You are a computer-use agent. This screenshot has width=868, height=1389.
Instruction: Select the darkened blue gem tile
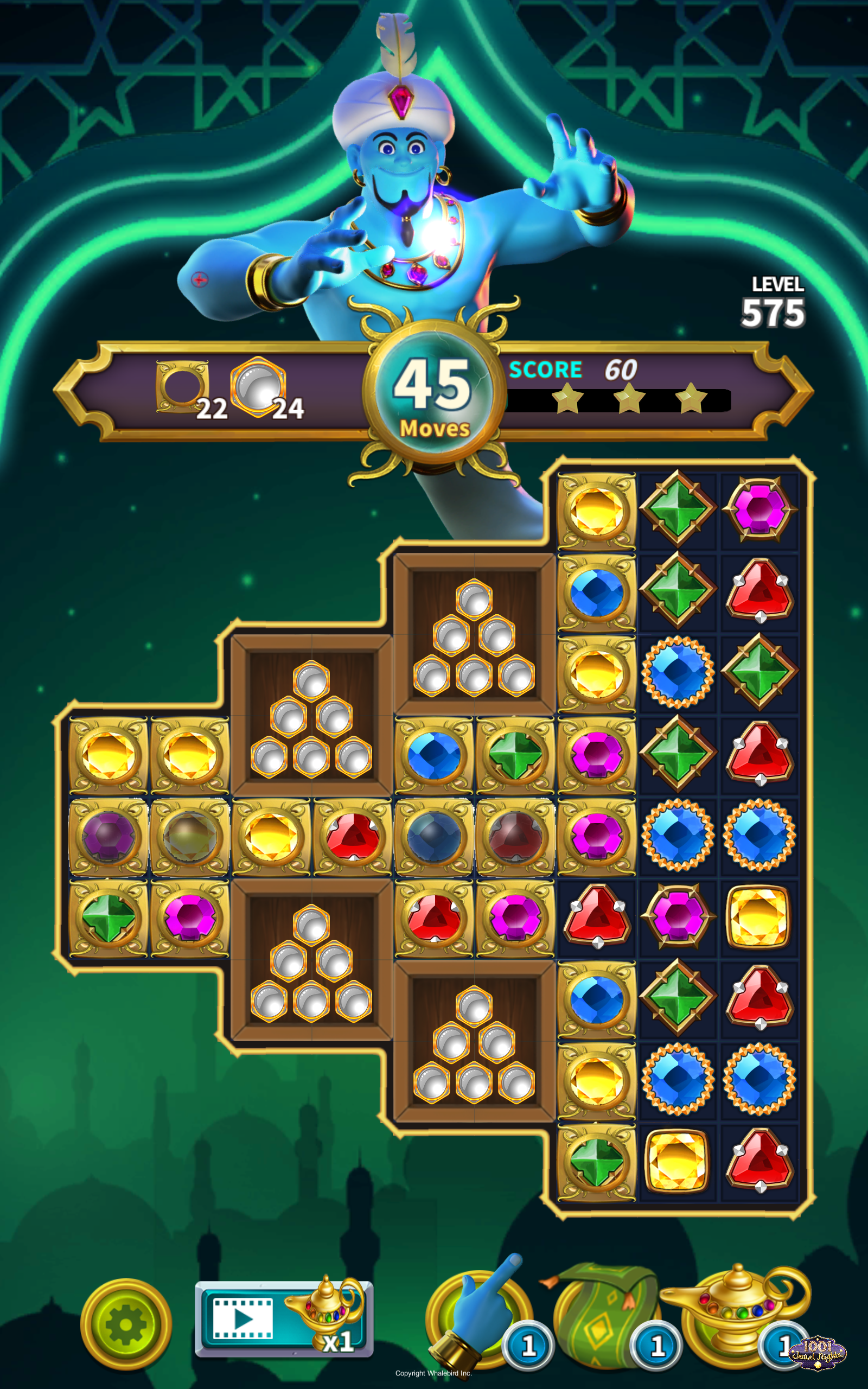434,836
